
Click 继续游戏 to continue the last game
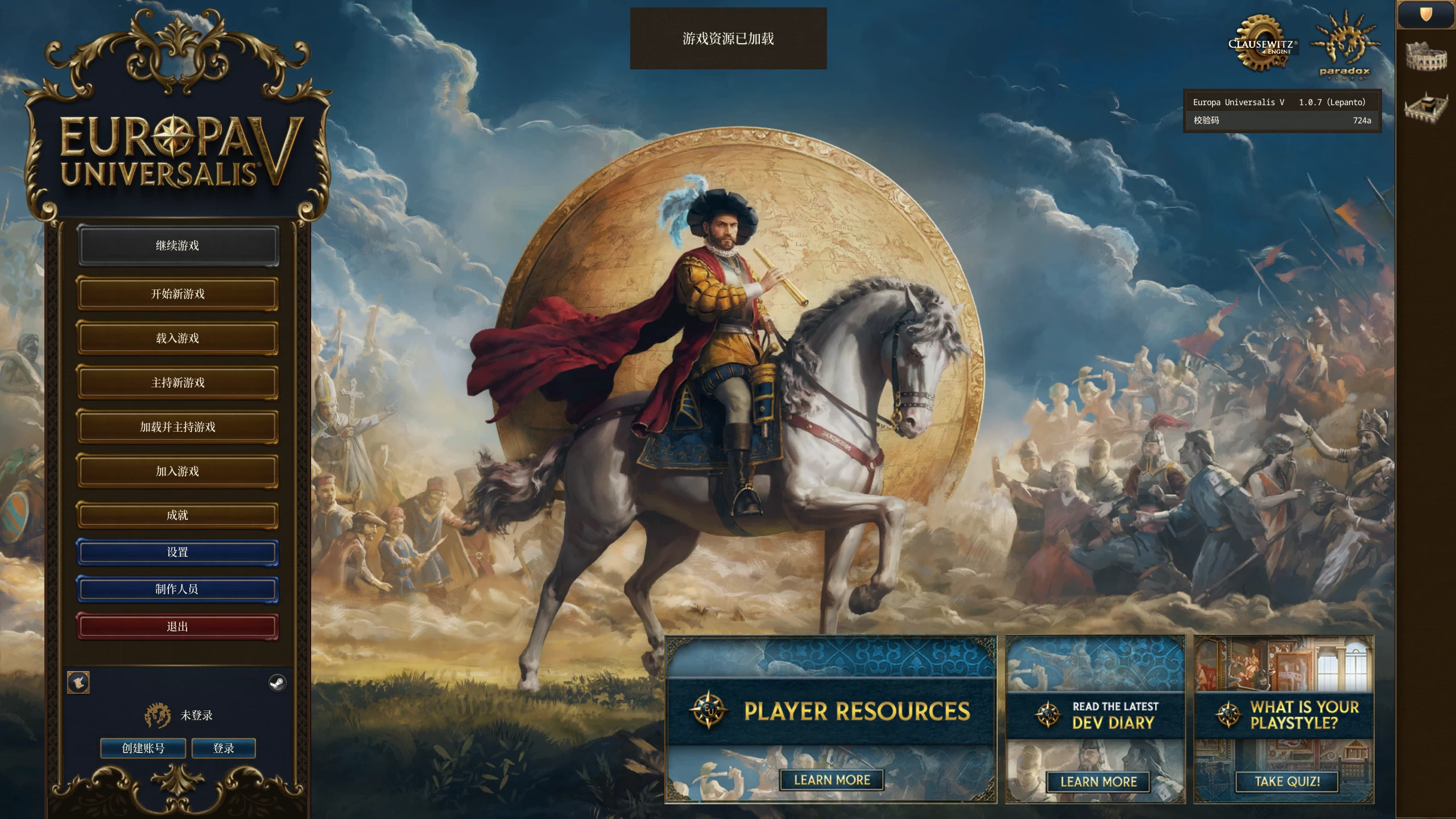coord(178,246)
